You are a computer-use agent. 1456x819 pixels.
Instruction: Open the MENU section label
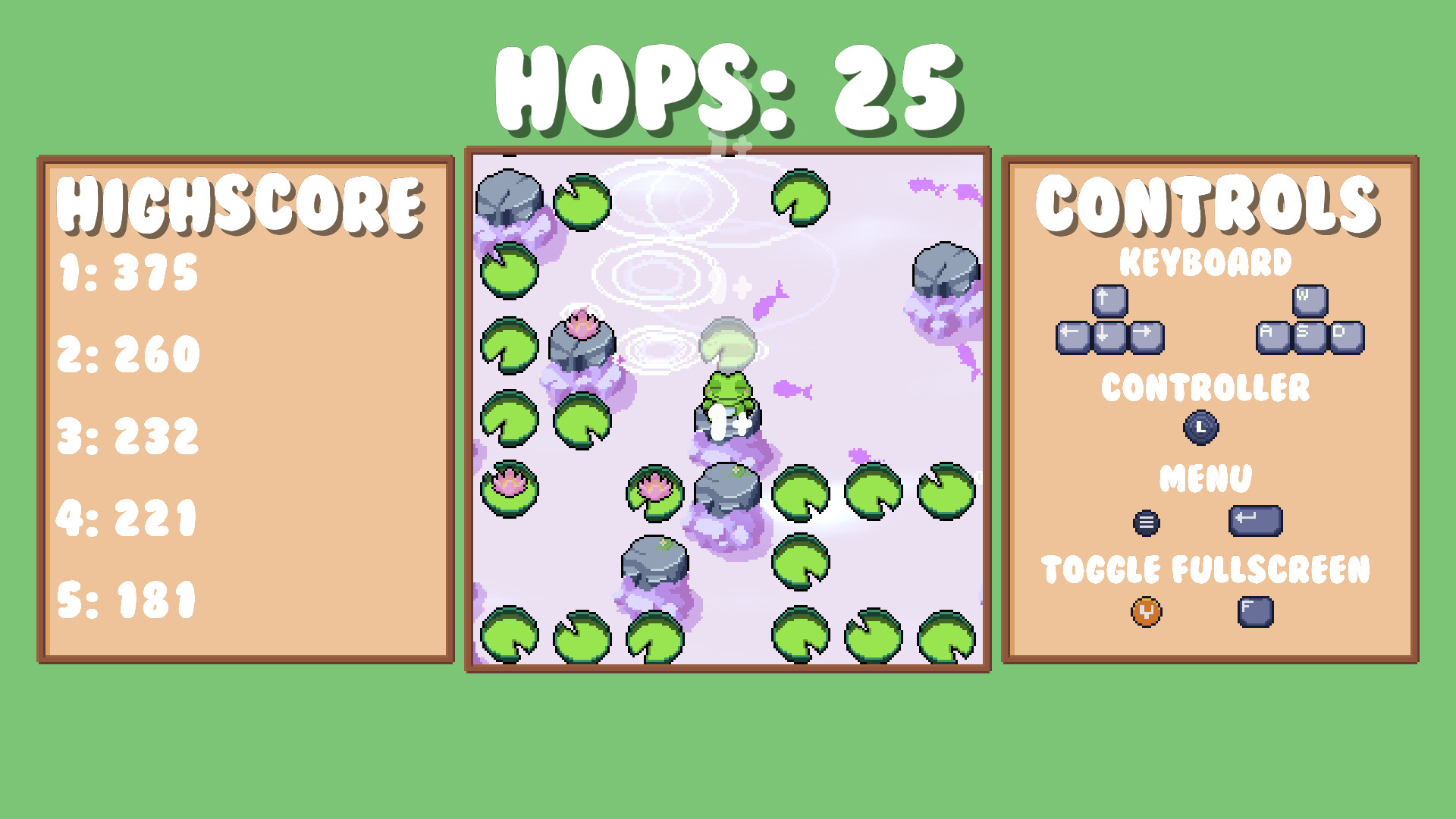(x=1206, y=478)
